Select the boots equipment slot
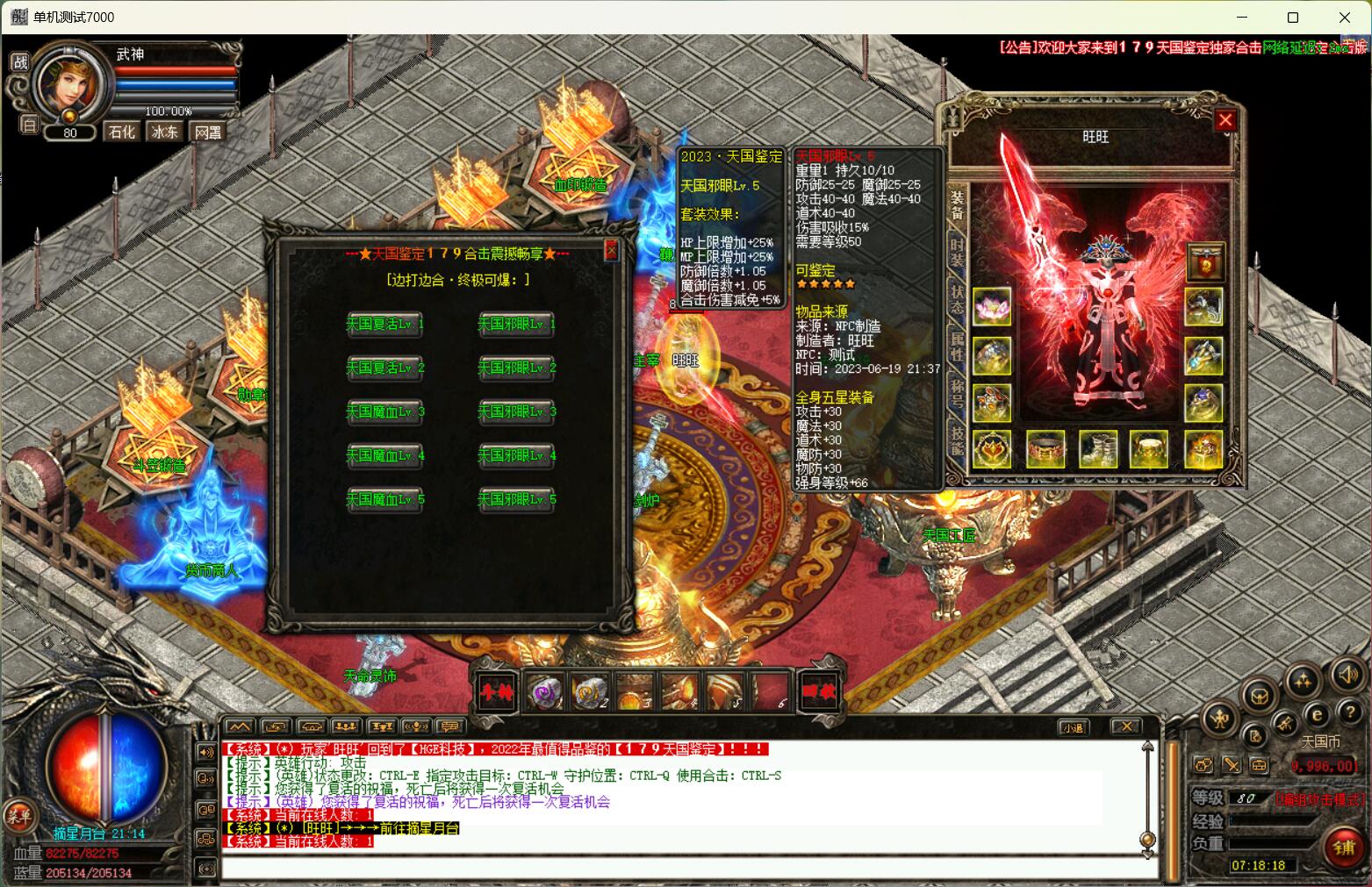 pos(1098,449)
